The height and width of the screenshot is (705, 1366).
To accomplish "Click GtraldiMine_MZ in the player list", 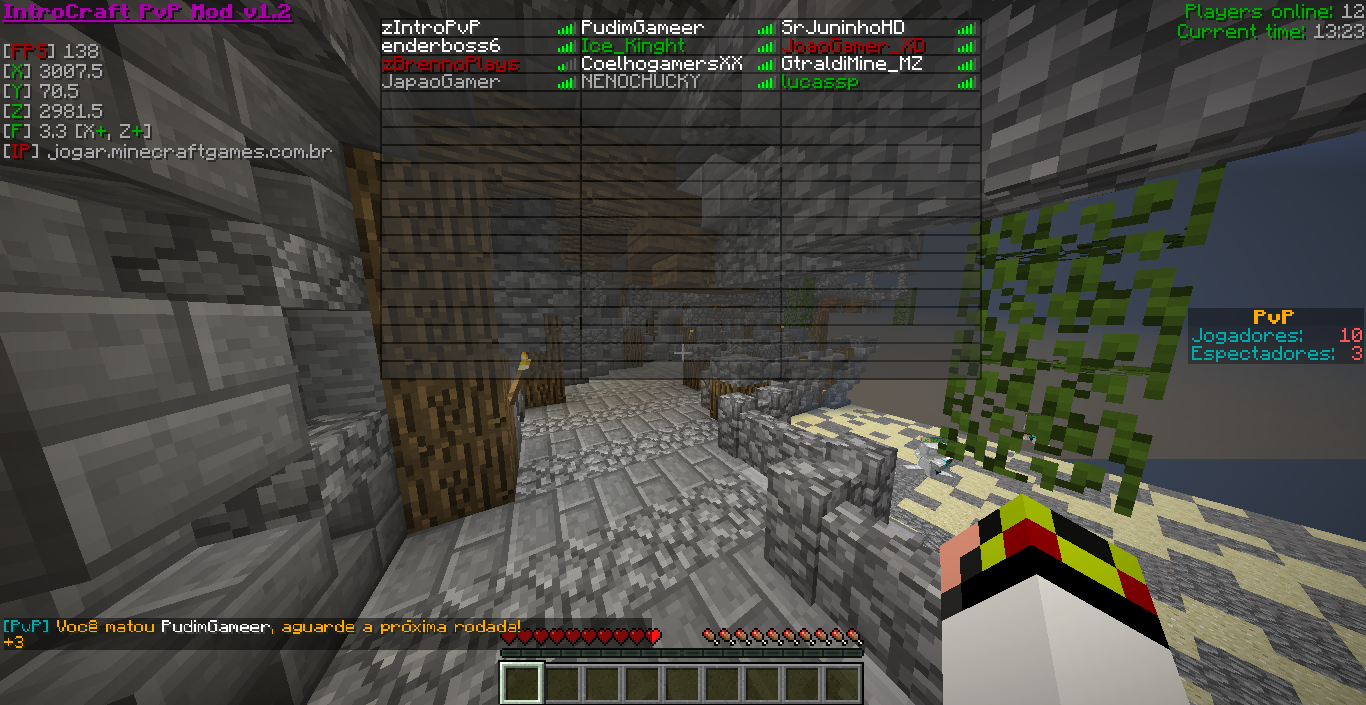I will pos(852,64).
